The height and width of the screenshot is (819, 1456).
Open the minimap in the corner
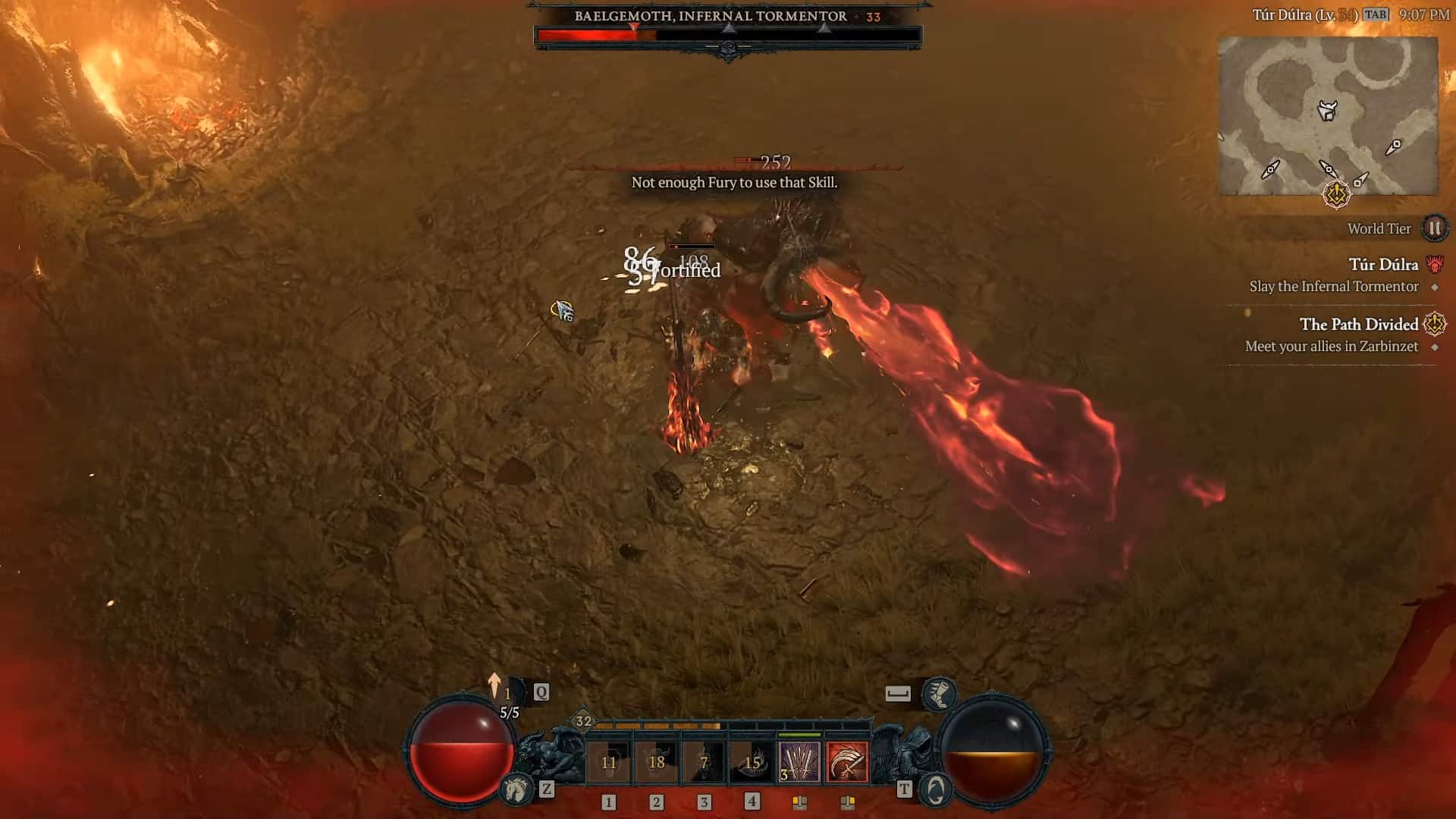(1327, 115)
